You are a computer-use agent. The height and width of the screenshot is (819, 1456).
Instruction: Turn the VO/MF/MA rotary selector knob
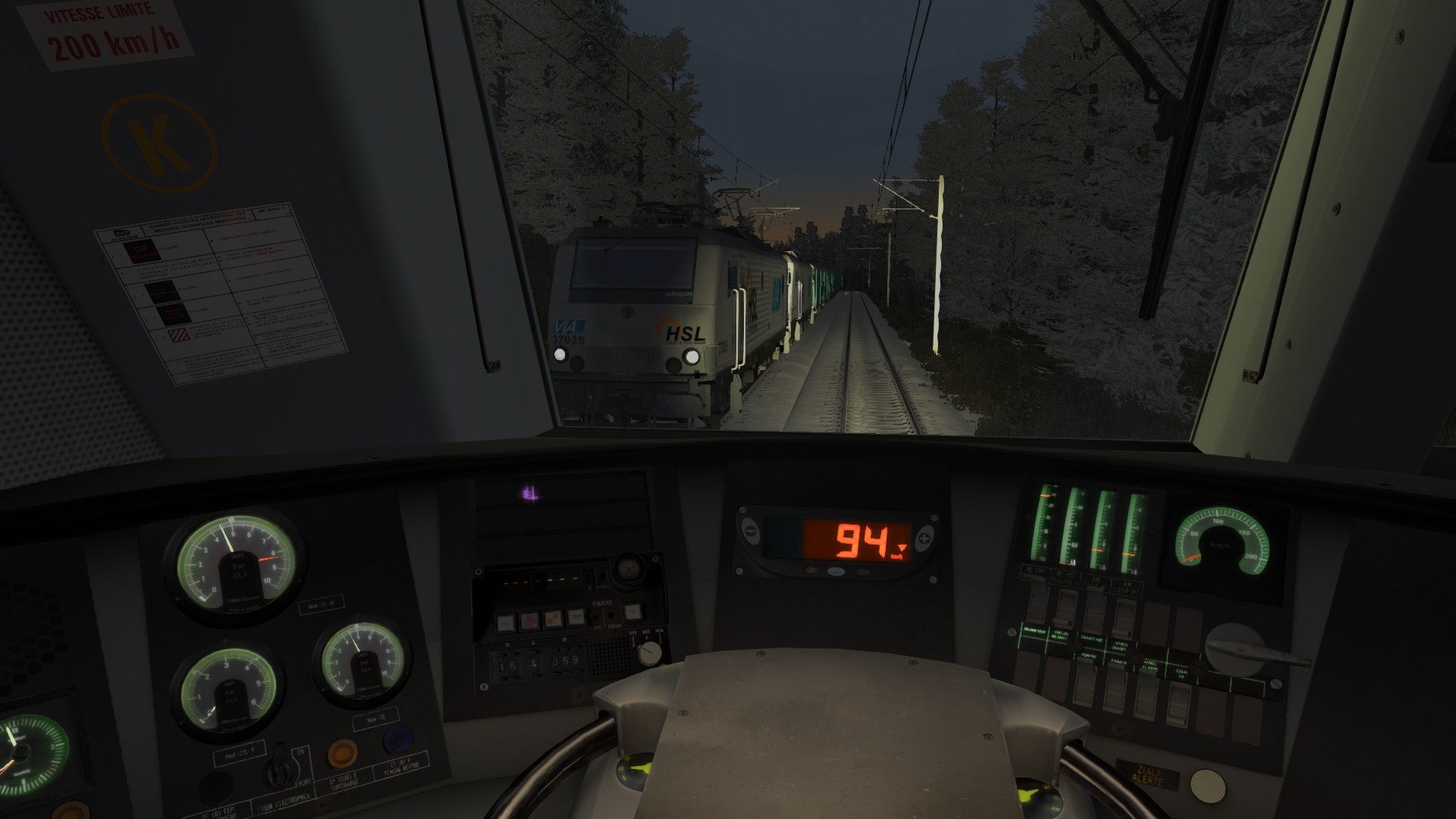[648, 651]
